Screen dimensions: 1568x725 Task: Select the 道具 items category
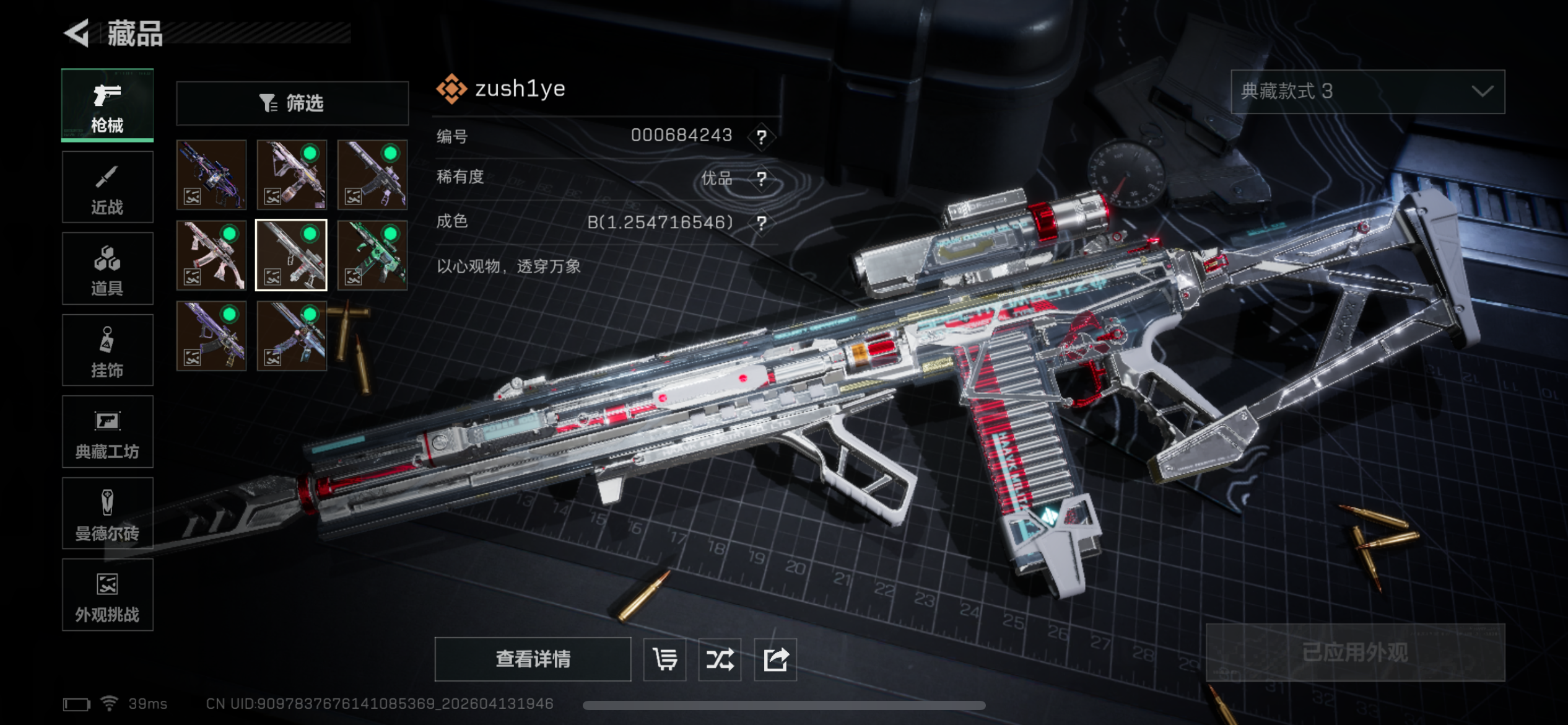107,269
